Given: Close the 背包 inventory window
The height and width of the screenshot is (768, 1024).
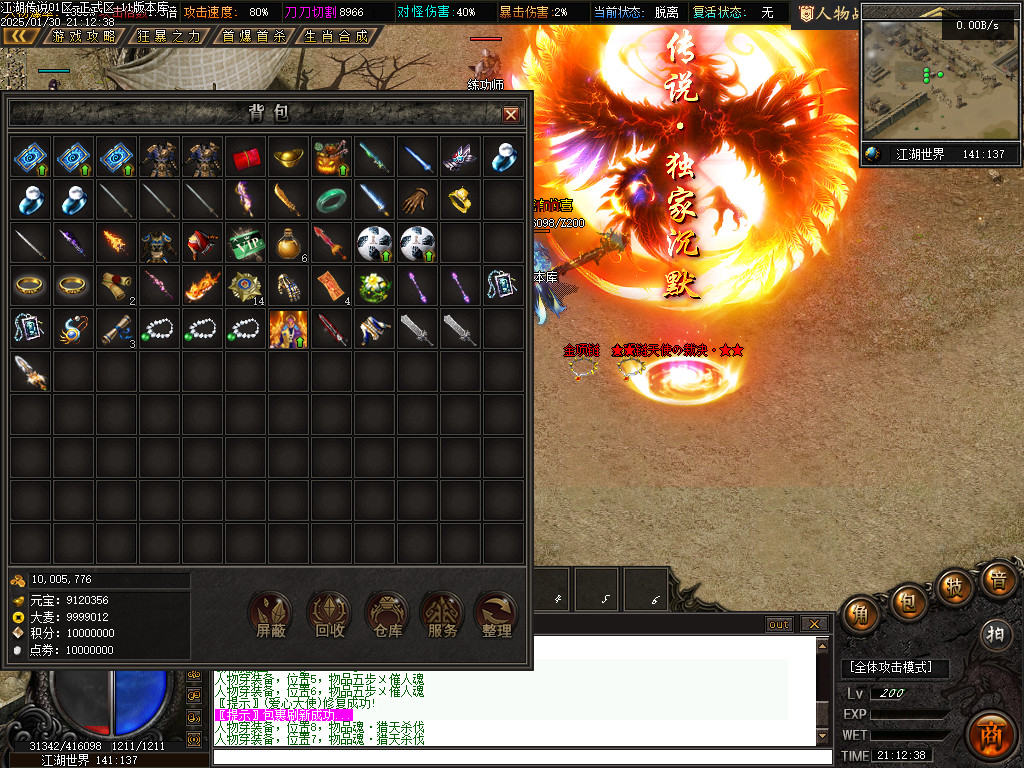Looking at the screenshot, I should pyautogui.click(x=511, y=114).
